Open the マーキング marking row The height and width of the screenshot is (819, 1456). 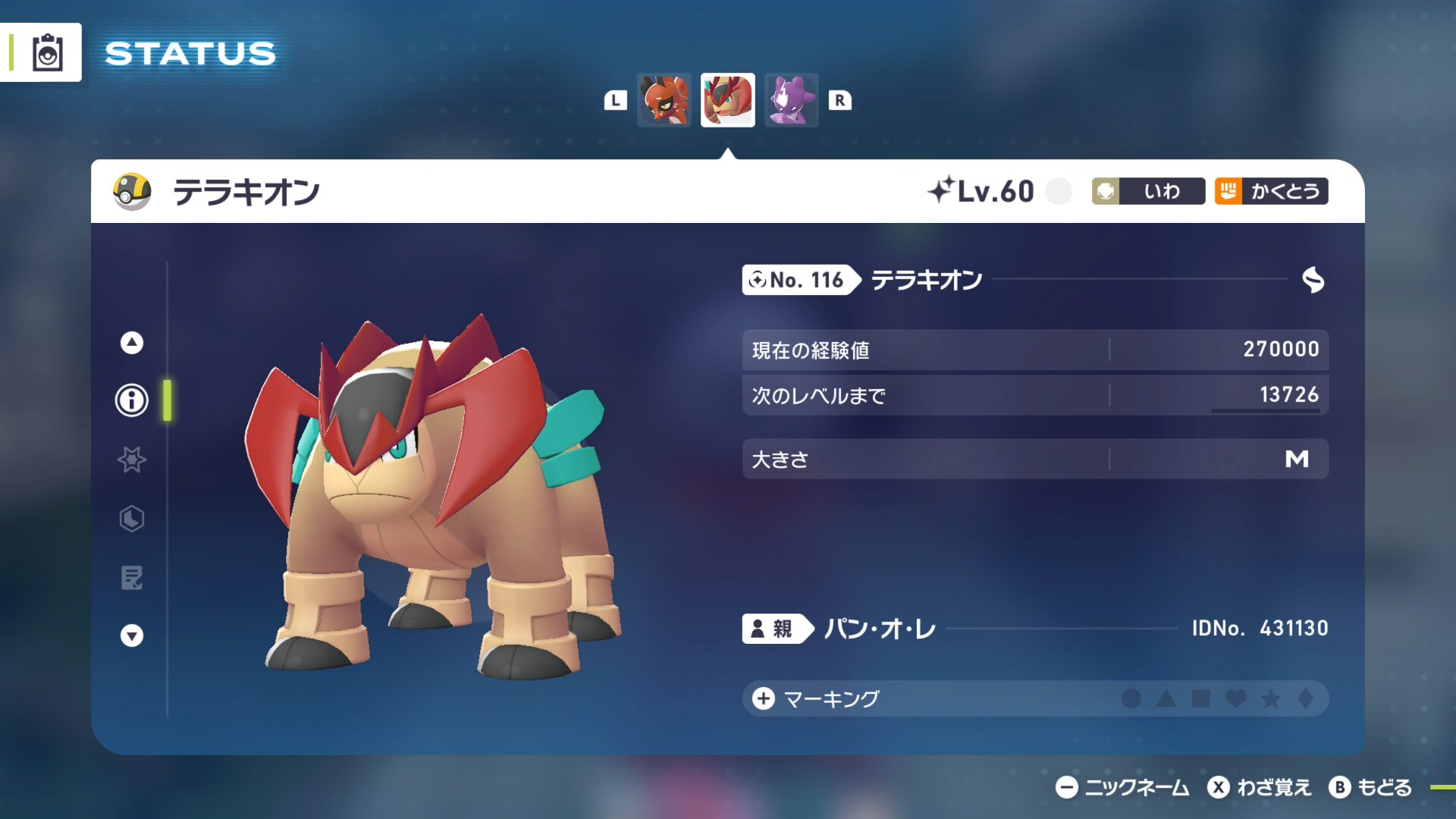pos(830,698)
